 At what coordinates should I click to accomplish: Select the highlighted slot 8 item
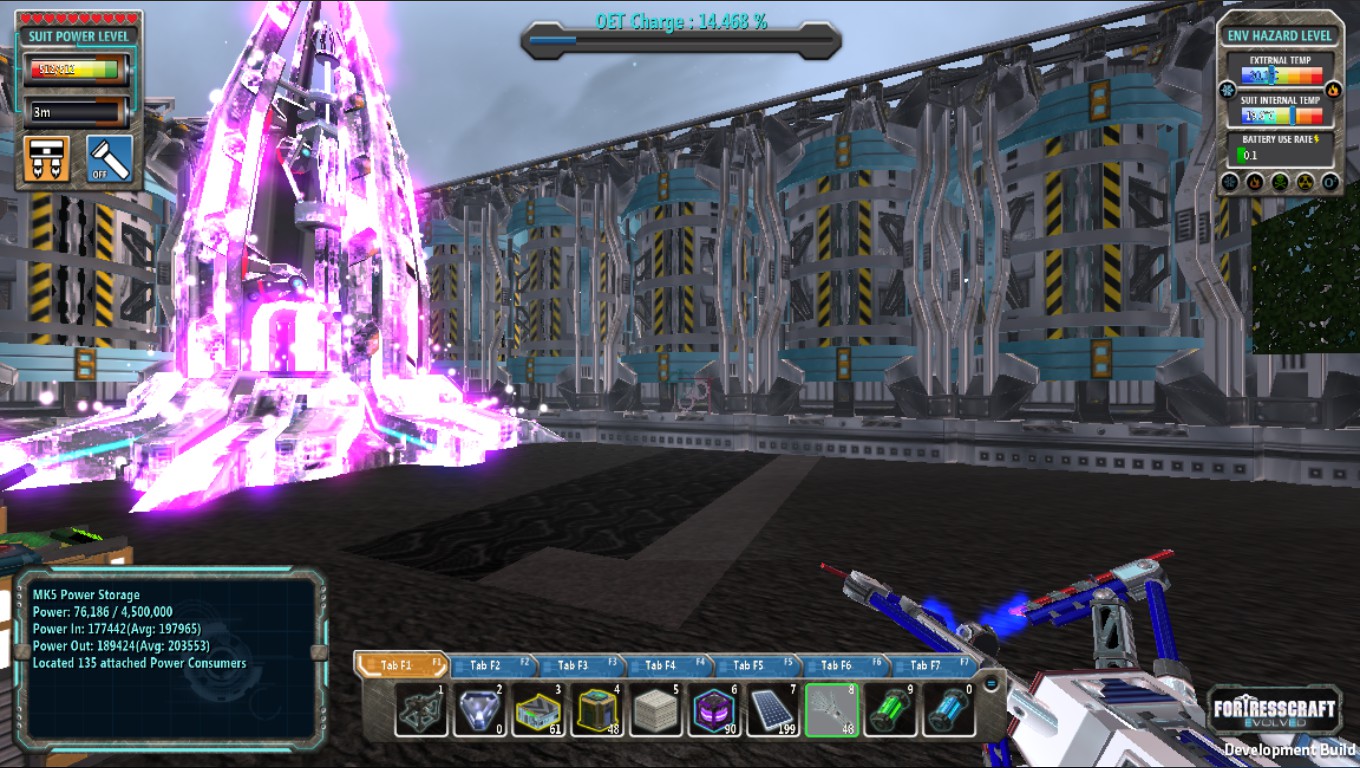pos(831,710)
